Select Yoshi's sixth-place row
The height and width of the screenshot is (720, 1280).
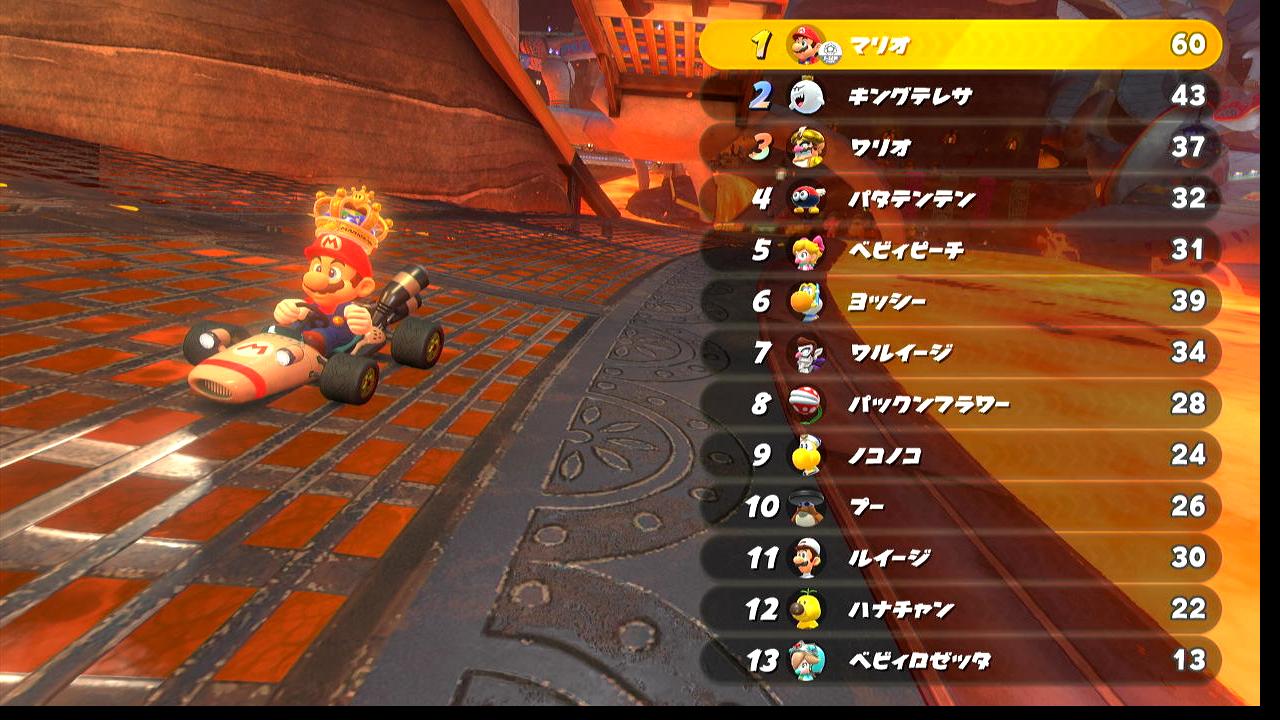(x=960, y=301)
